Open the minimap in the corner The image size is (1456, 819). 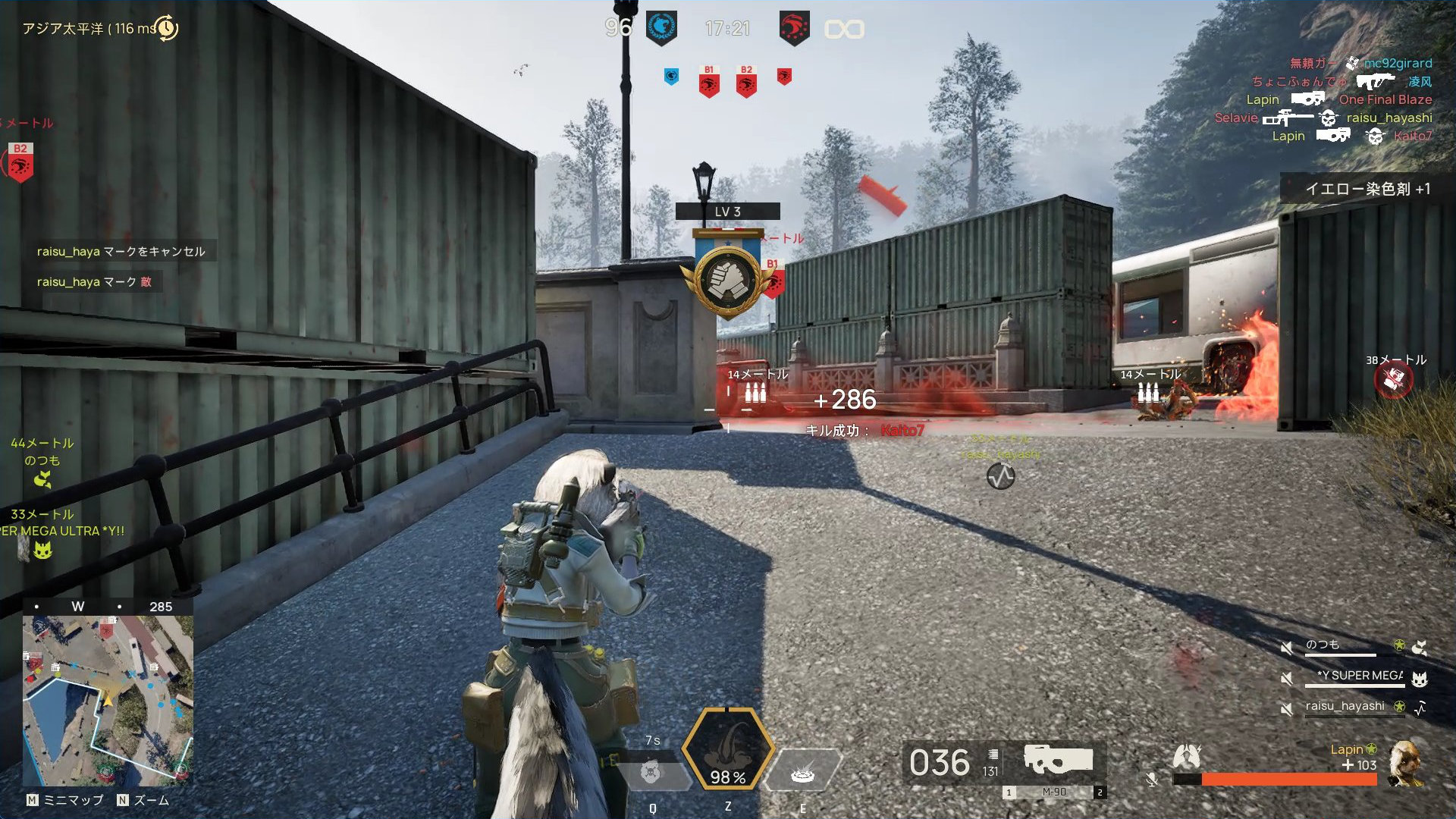(108, 700)
